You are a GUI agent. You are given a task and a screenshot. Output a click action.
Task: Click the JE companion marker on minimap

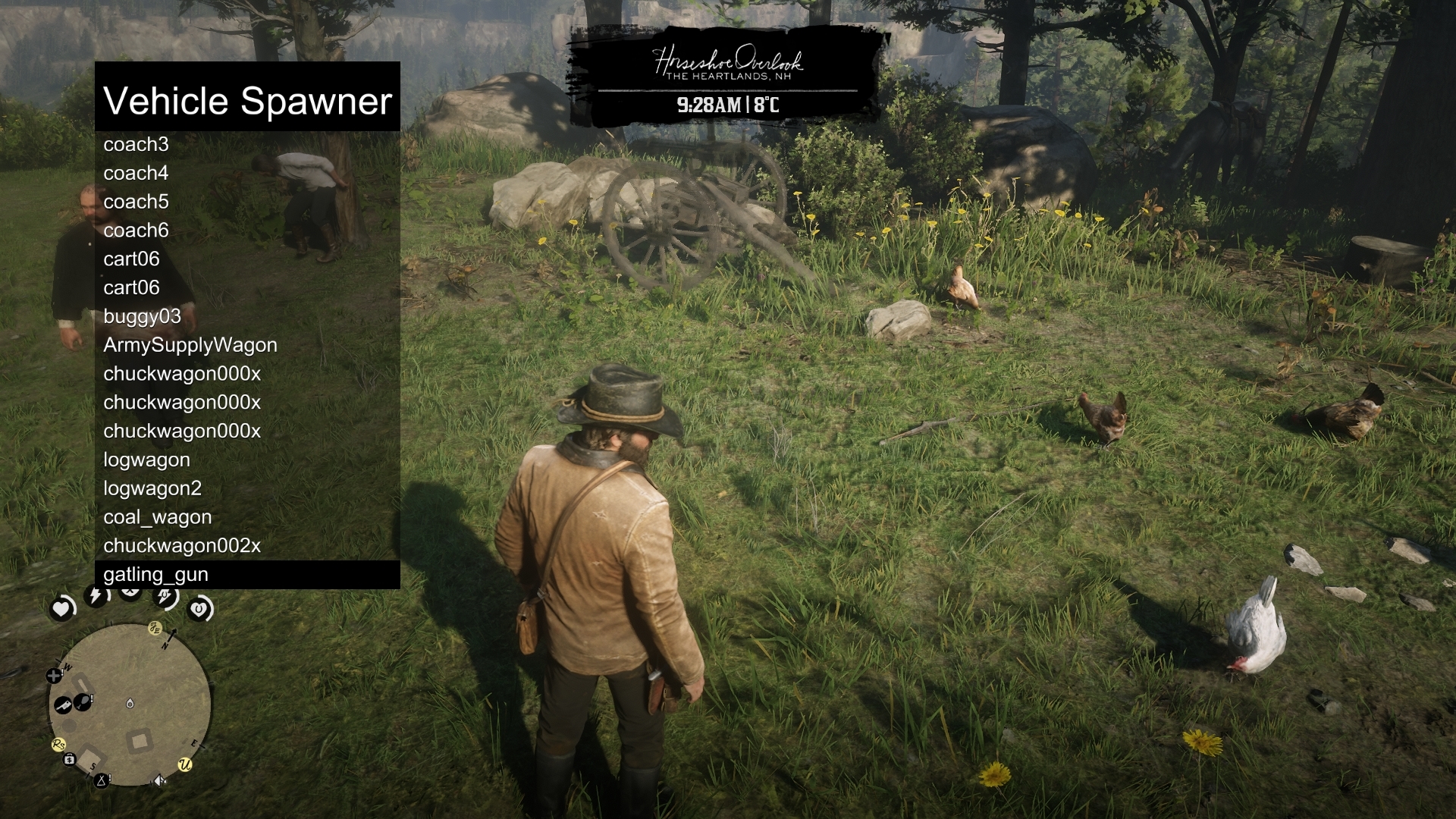point(155,628)
